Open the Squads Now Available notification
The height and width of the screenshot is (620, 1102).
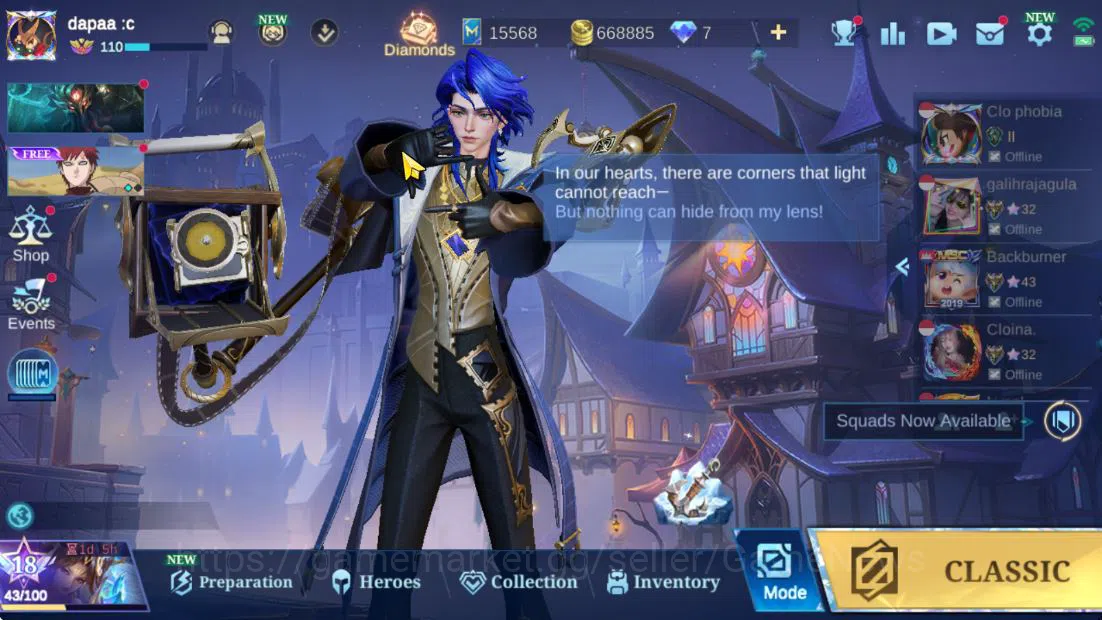coord(923,421)
